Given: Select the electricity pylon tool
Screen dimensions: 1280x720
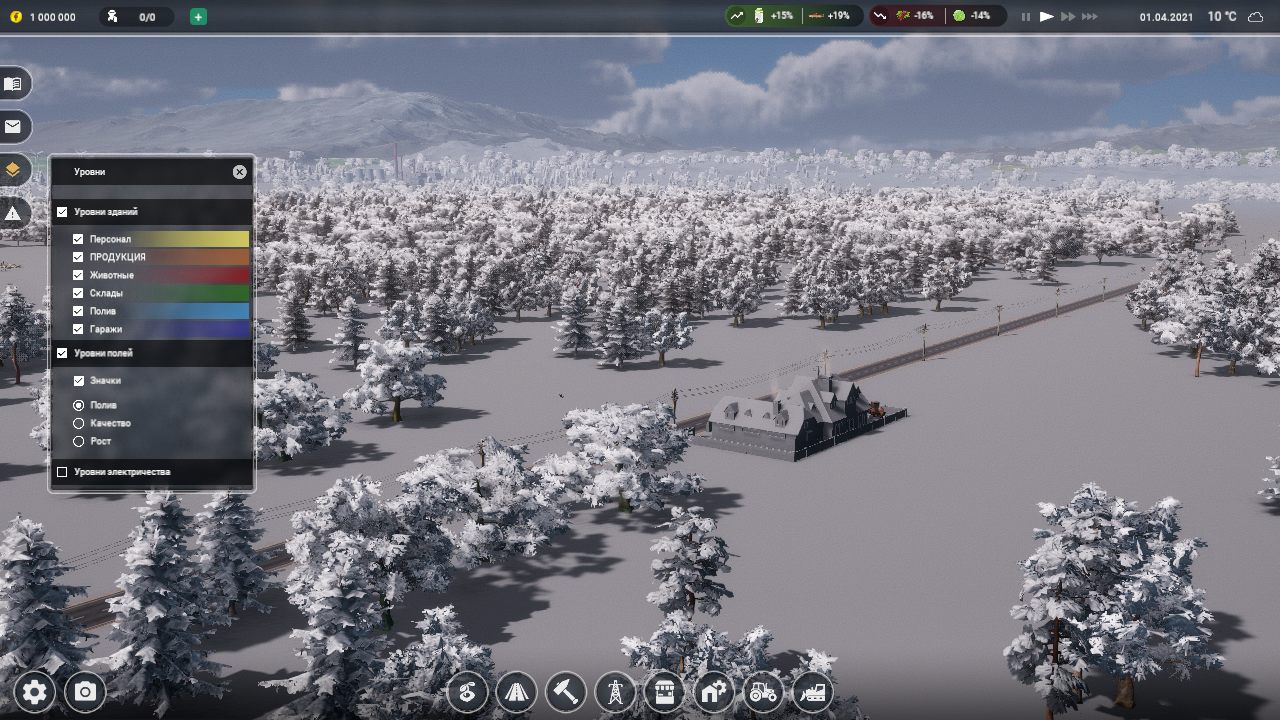Looking at the screenshot, I should click(x=614, y=691).
